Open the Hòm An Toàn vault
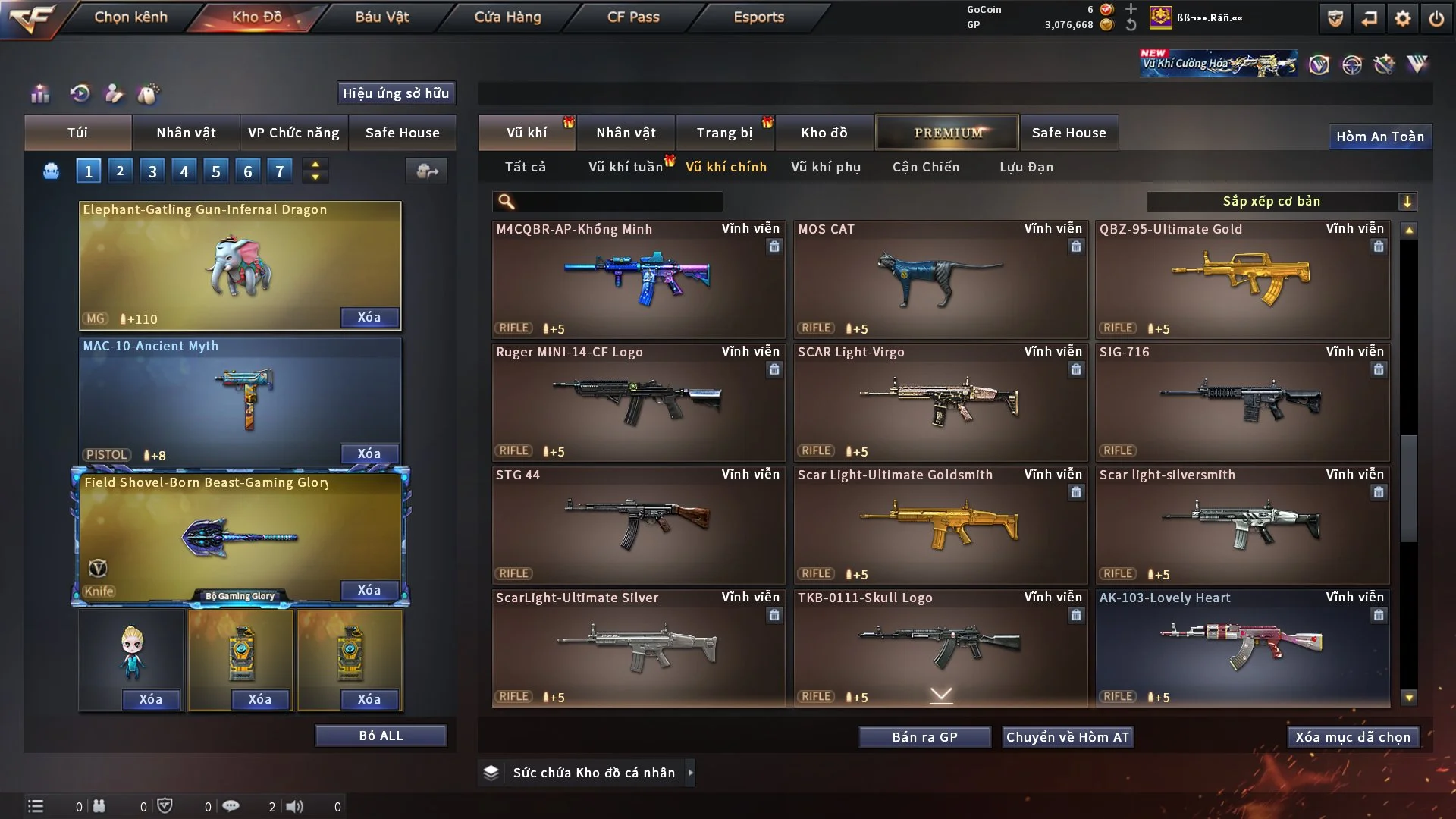The width and height of the screenshot is (1456, 819). pyautogui.click(x=1379, y=136)
